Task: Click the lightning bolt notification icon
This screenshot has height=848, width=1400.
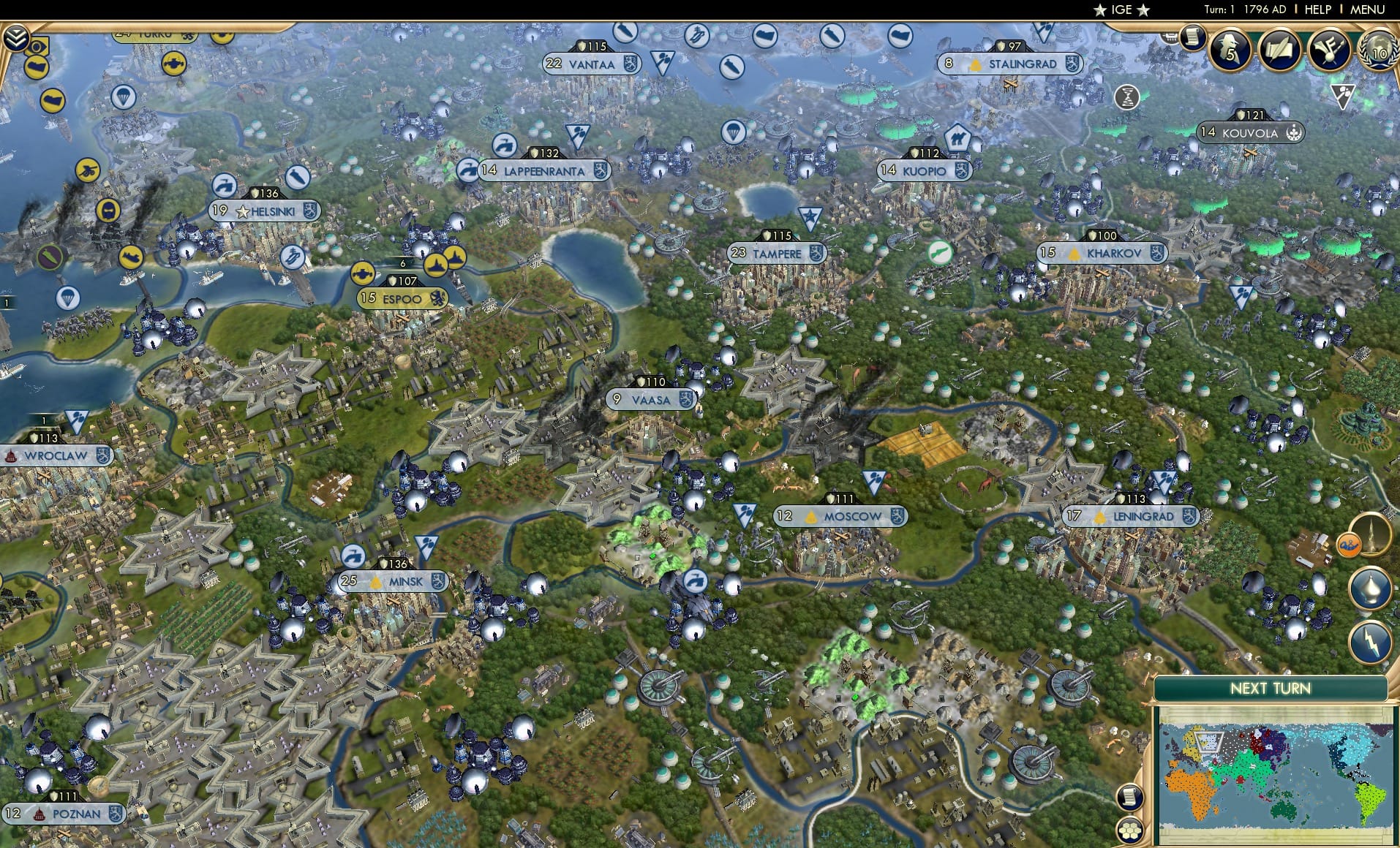Action: [1372, 642]
